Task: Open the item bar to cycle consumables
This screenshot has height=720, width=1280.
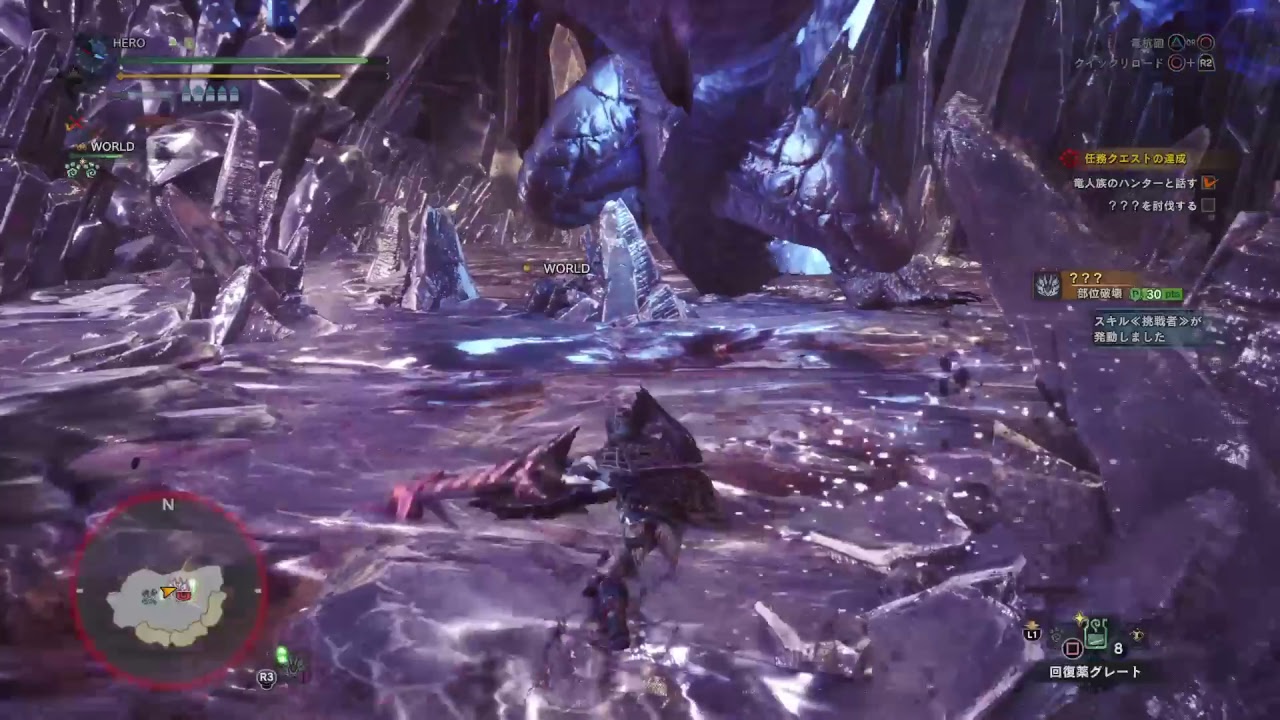Action: click(1095, 640)
